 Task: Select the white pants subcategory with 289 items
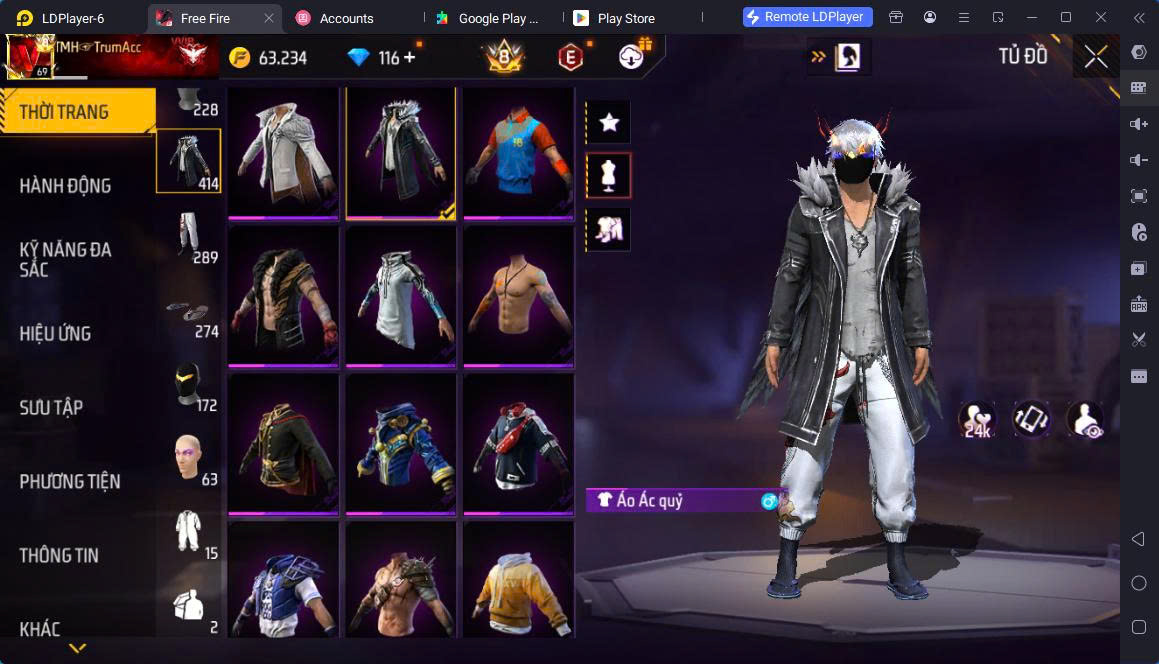click(189, 236)
